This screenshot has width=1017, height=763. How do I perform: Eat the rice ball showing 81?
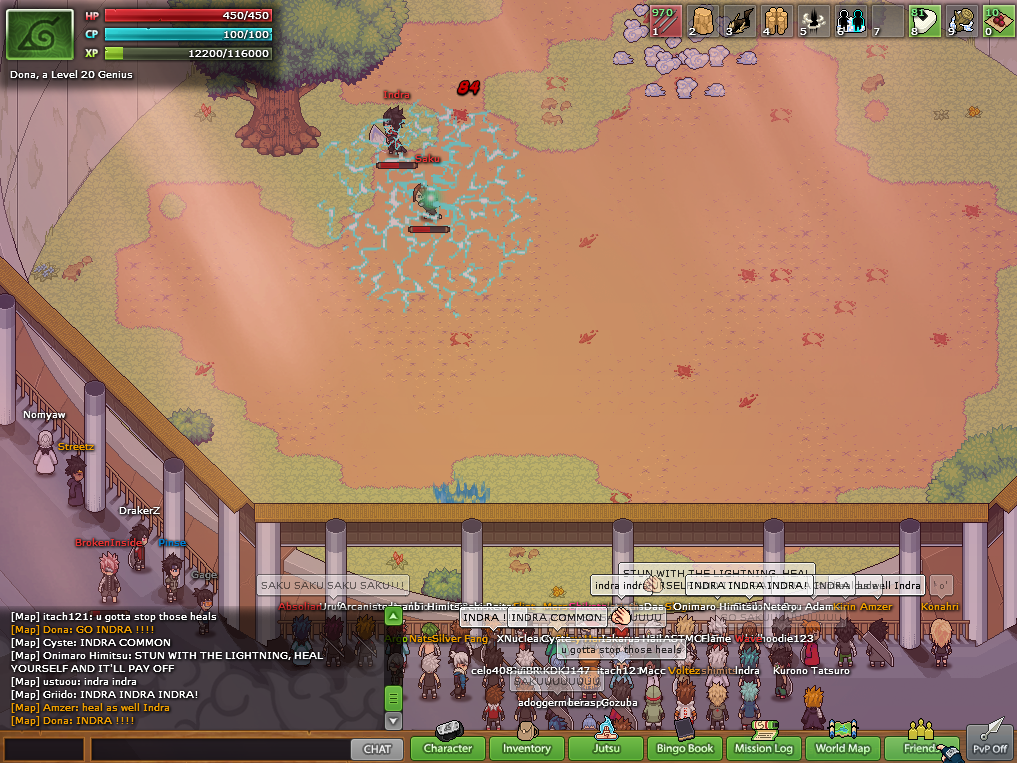click(x=924, y=21)
